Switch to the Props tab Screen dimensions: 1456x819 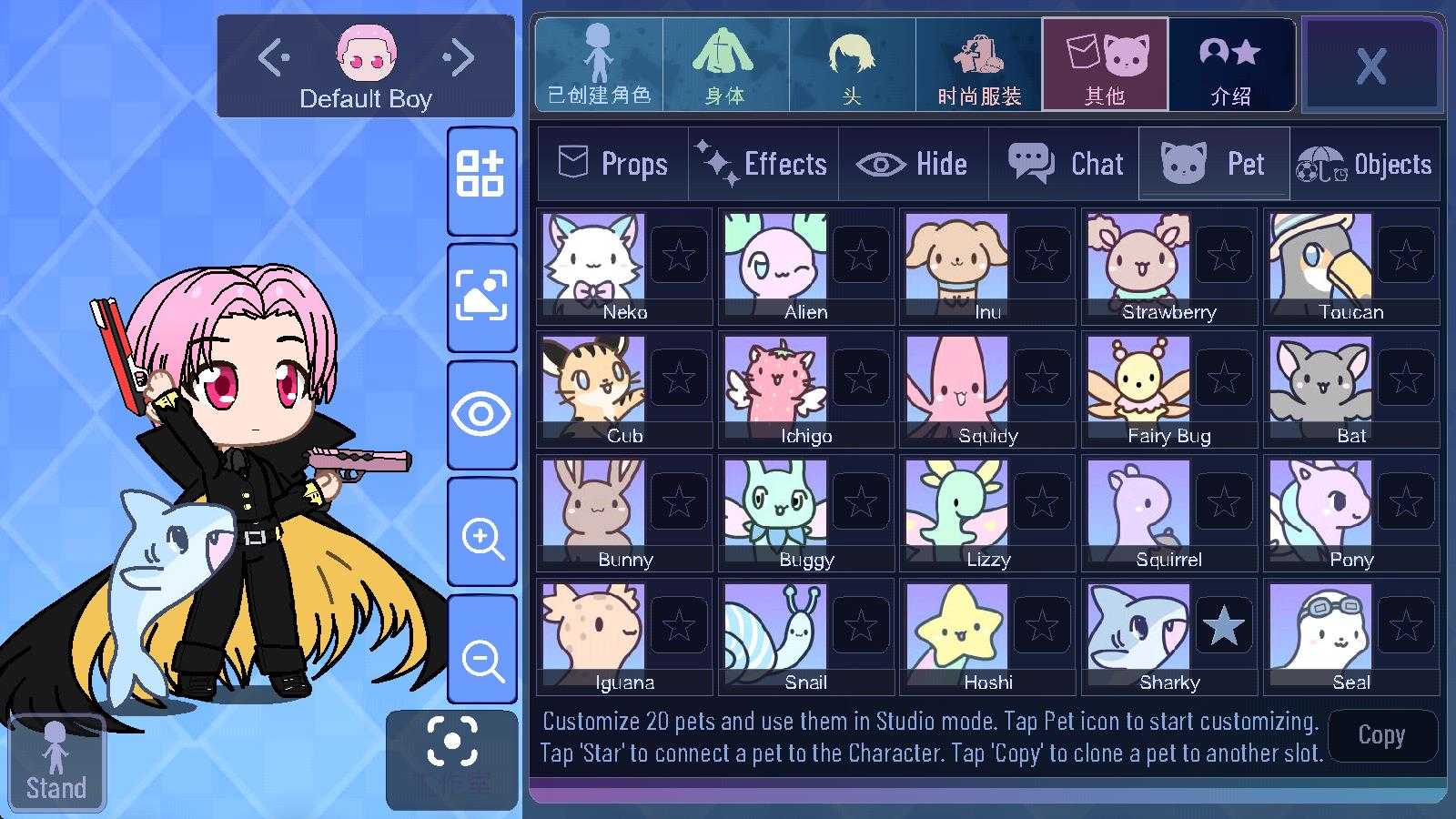(612, 164)
